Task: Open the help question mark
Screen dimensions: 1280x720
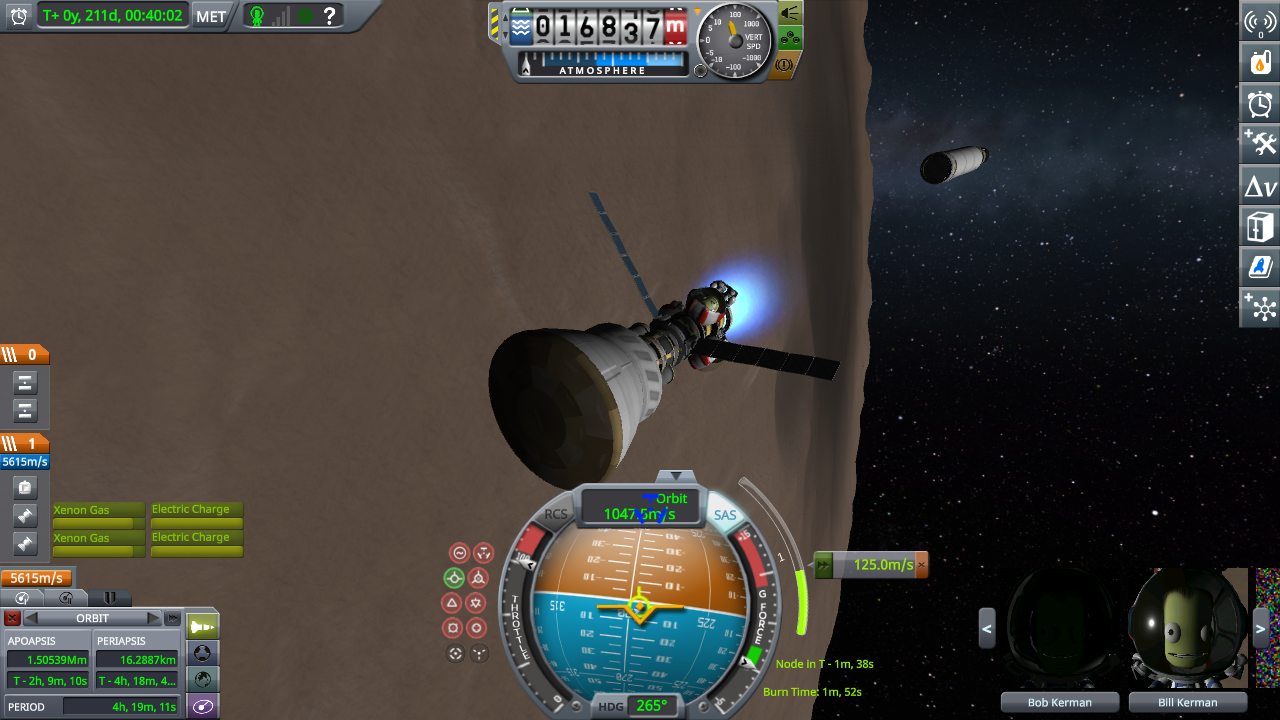Action: 328,16
